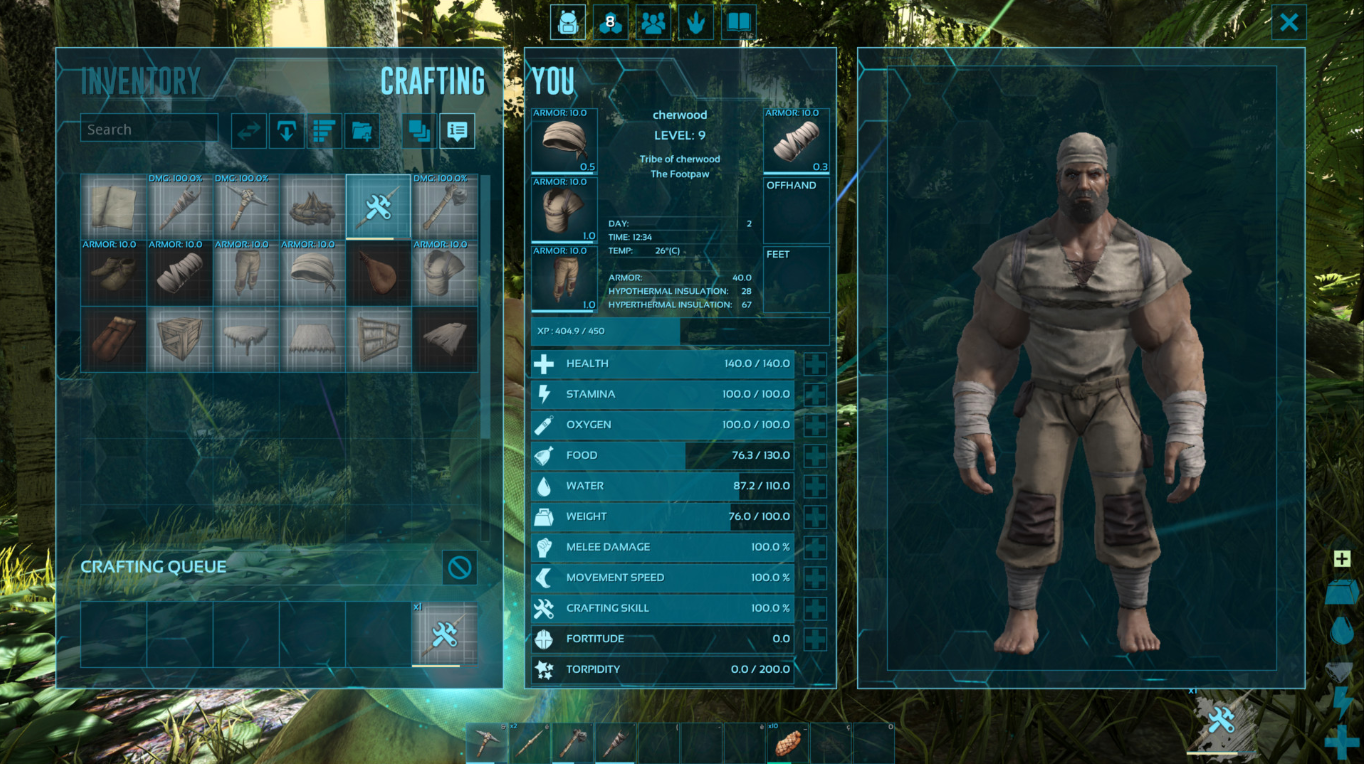
Task: Select the hotbar slot holding berries x10
Action: (x=787, y=744)
